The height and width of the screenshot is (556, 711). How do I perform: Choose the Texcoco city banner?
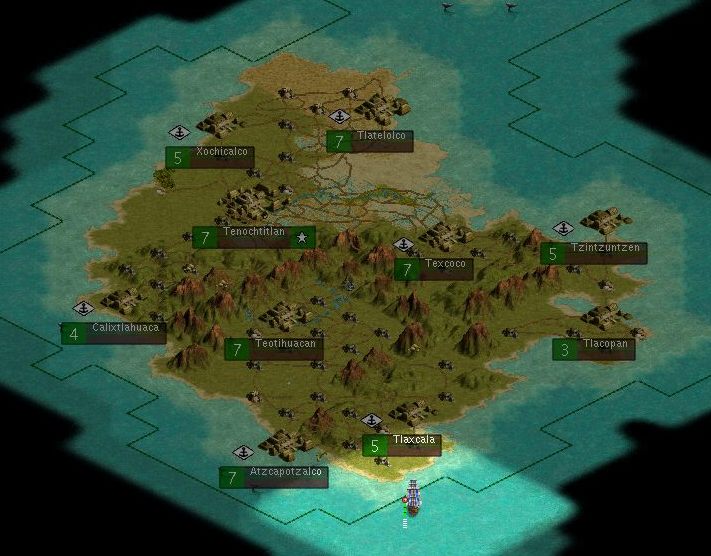click(434, 270)
